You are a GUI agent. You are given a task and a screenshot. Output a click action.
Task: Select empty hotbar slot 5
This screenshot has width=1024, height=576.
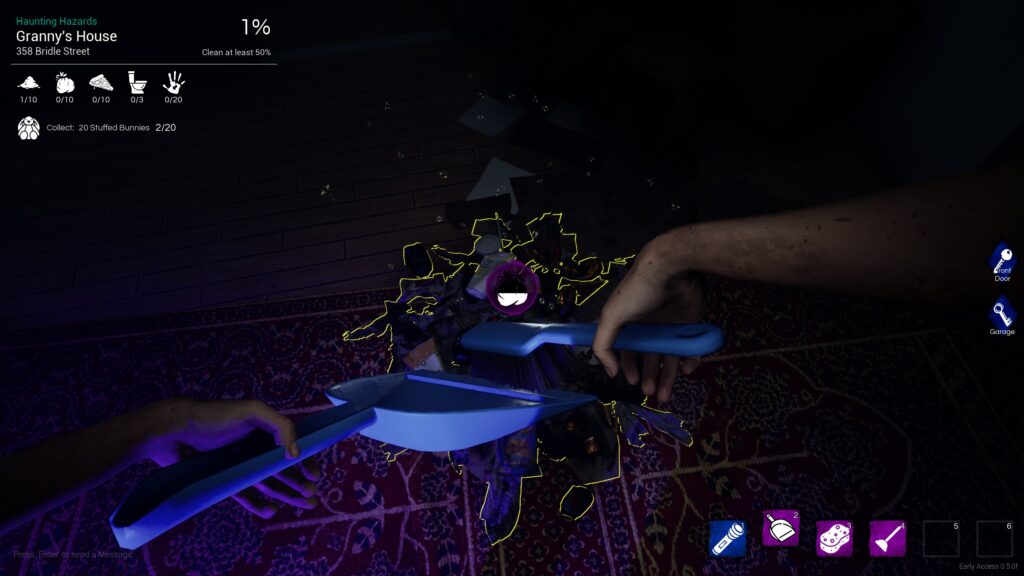tap(940, 538)
